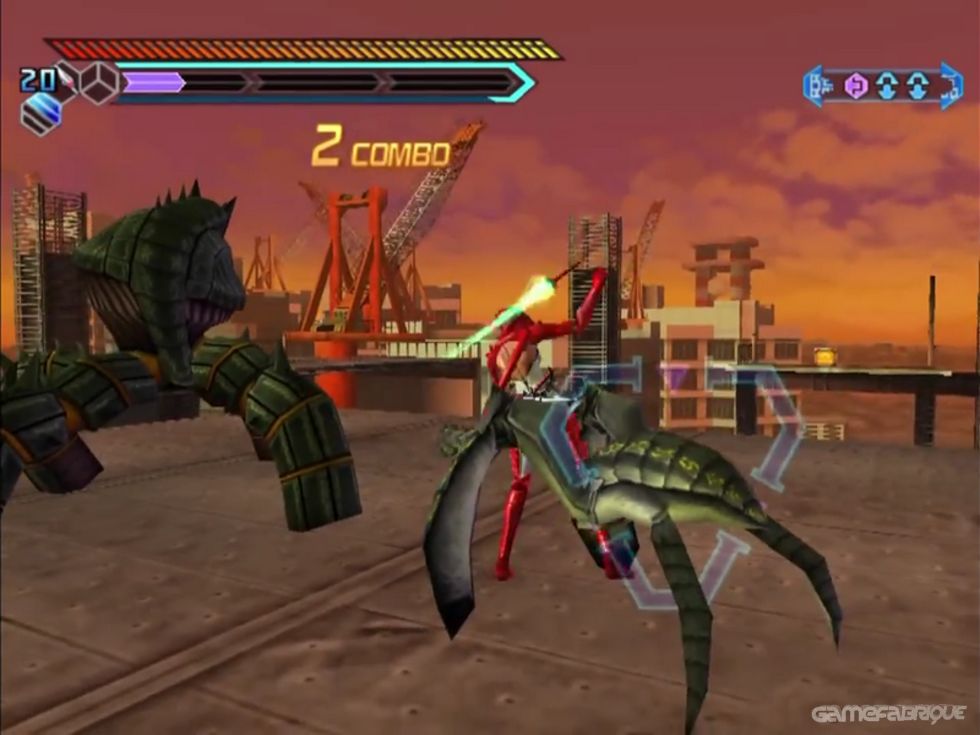Select the blue striped hexagon icon
Image resolution: width=980 pixels, height=735 pixels.
pos(40,114)
